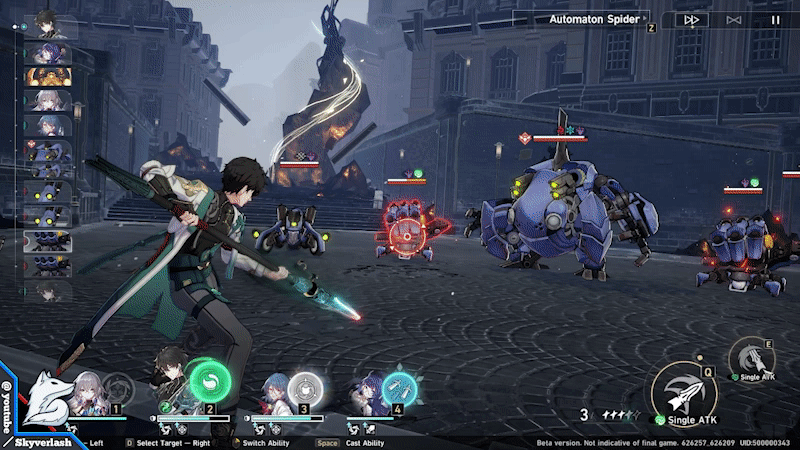Image resolution: width=800 pixels, height=450 pixels.
Task: Select the purple-haired character portrait, slot 4
Action: click(x=366, y=394)
